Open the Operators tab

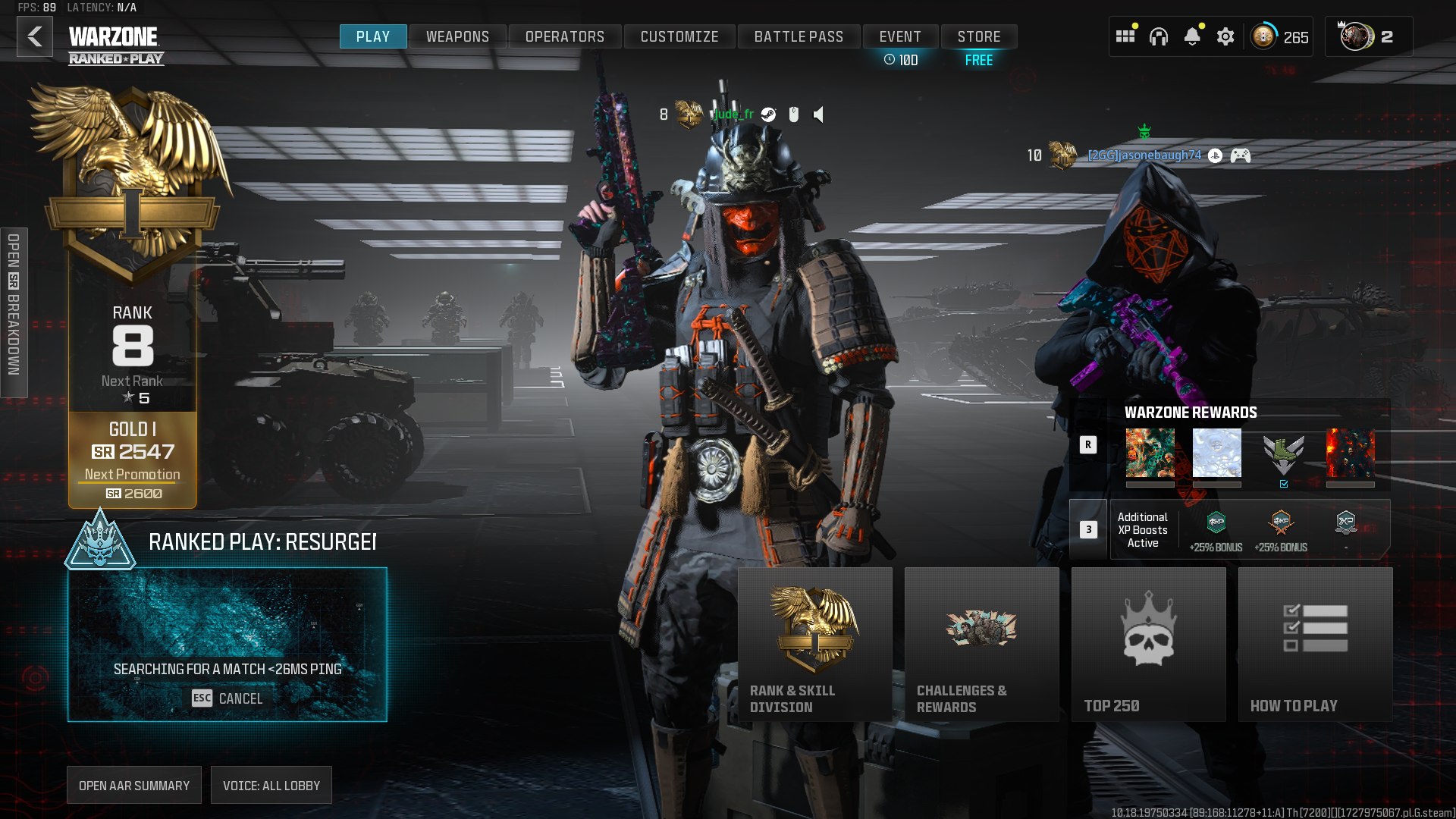tap(565, 36)
